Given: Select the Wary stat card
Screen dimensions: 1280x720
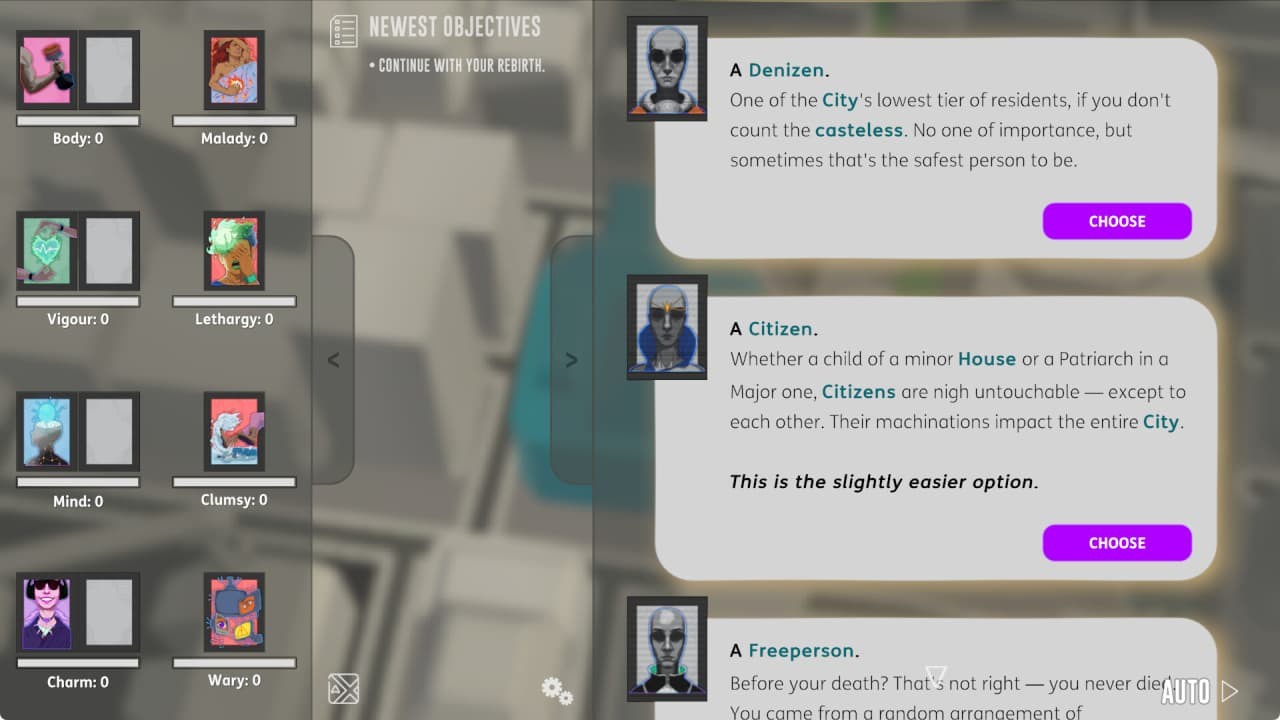Looking at the screenshot, I should [x=233, y=613].
